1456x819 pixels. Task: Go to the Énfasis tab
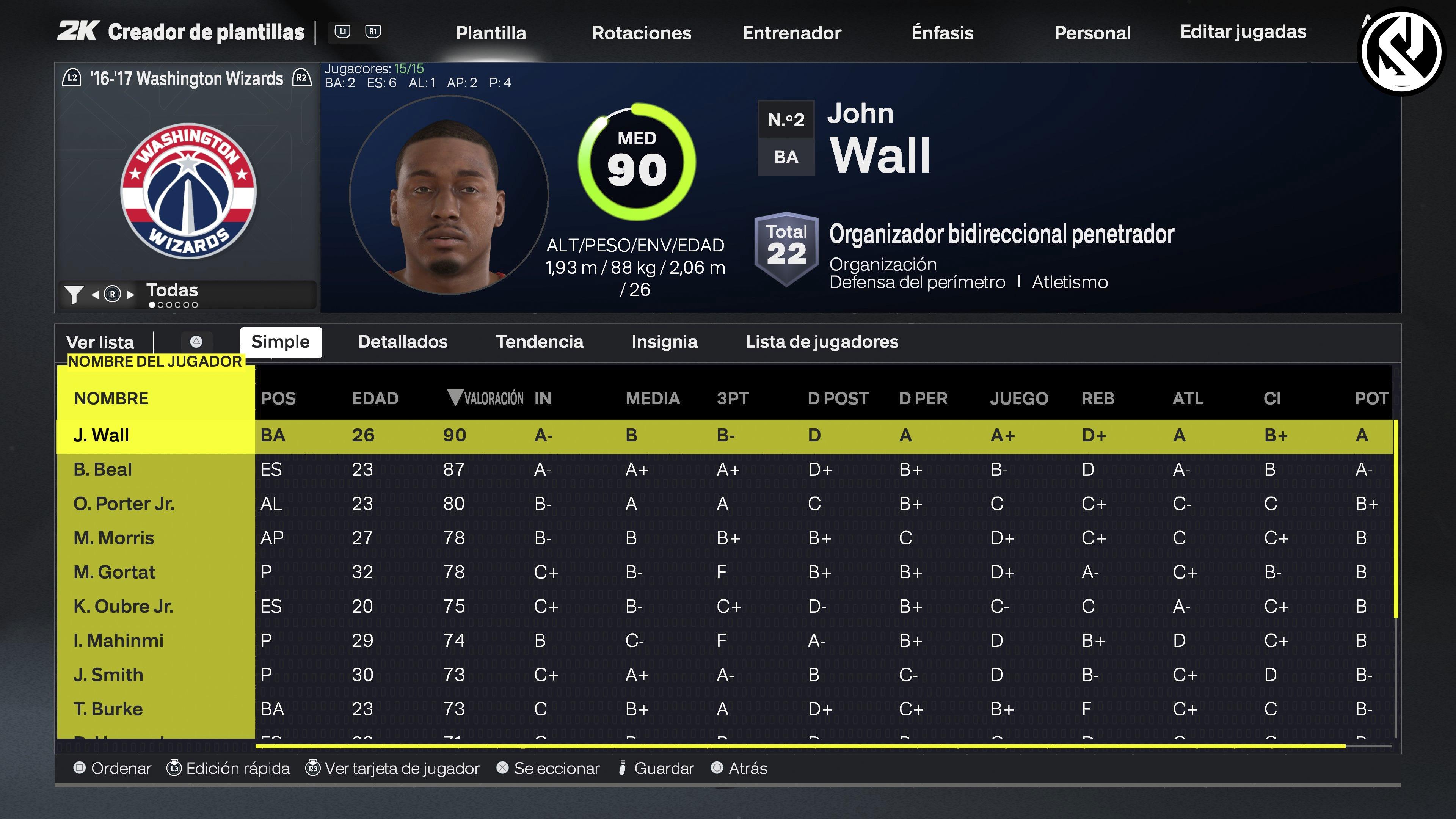pyautogui.click(x=942, y=33)
